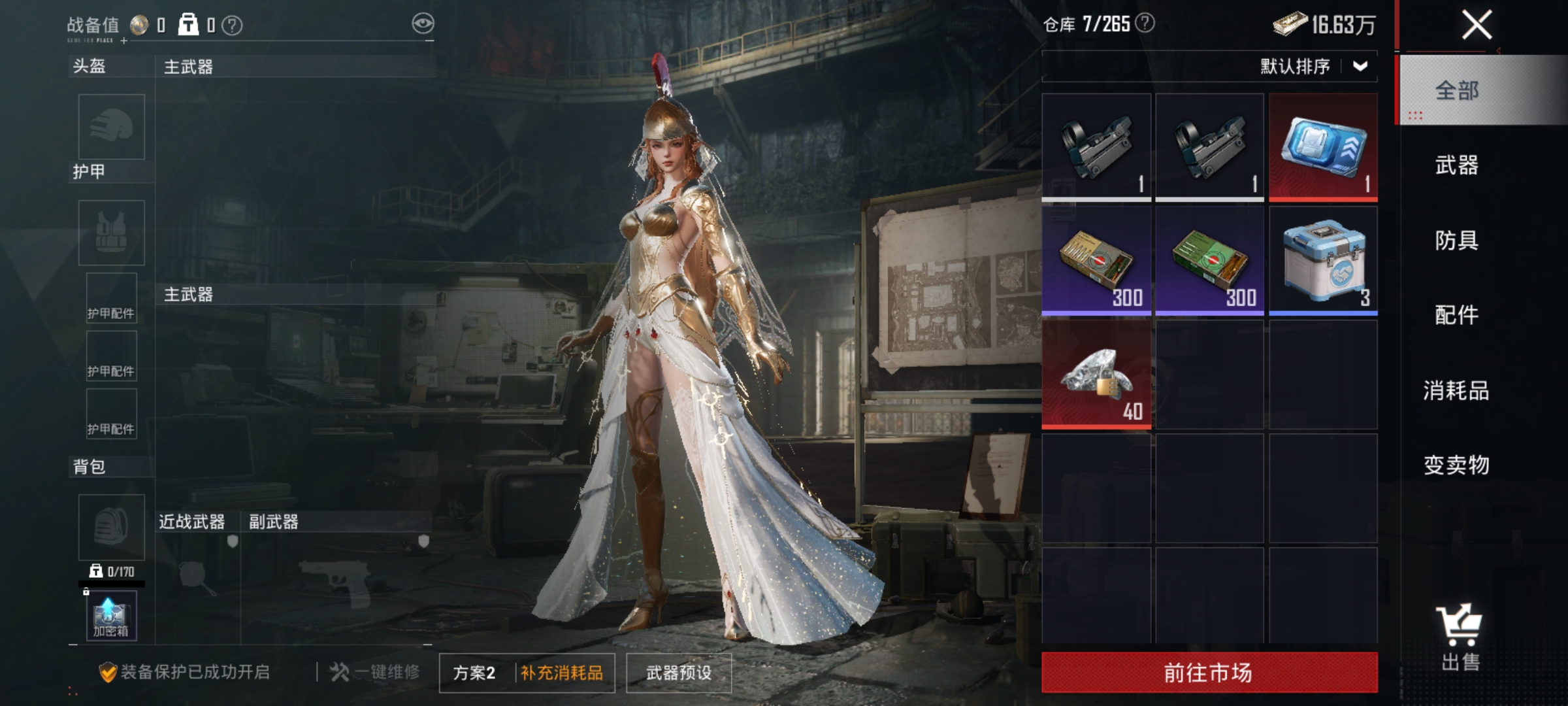Open the 默认排序 sorting dropdown
The width and height of the screenshot is (1568, 706).
click(1313, 66)
